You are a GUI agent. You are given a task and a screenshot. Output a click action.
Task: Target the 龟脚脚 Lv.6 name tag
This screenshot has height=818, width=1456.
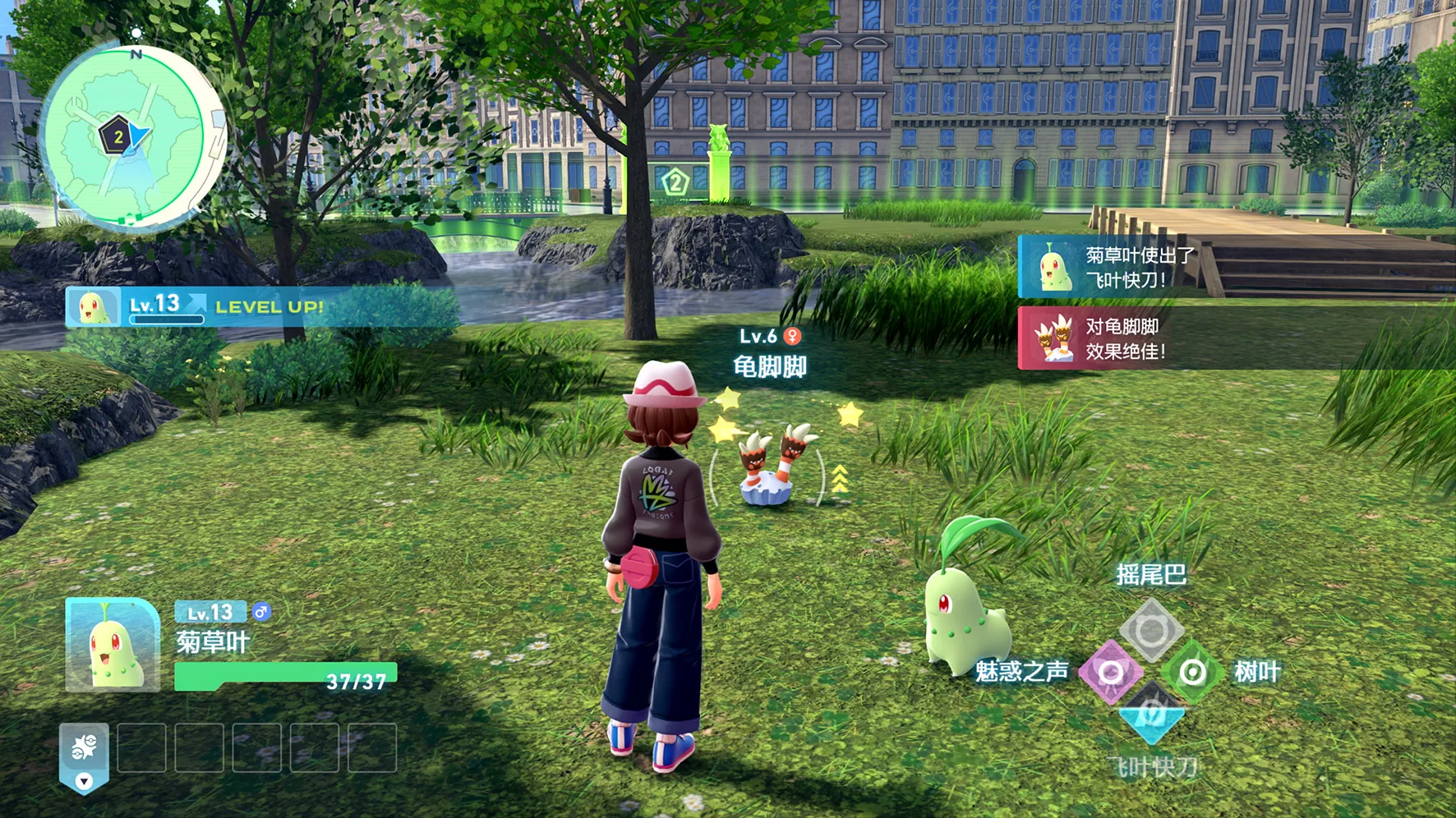(770, 354)
